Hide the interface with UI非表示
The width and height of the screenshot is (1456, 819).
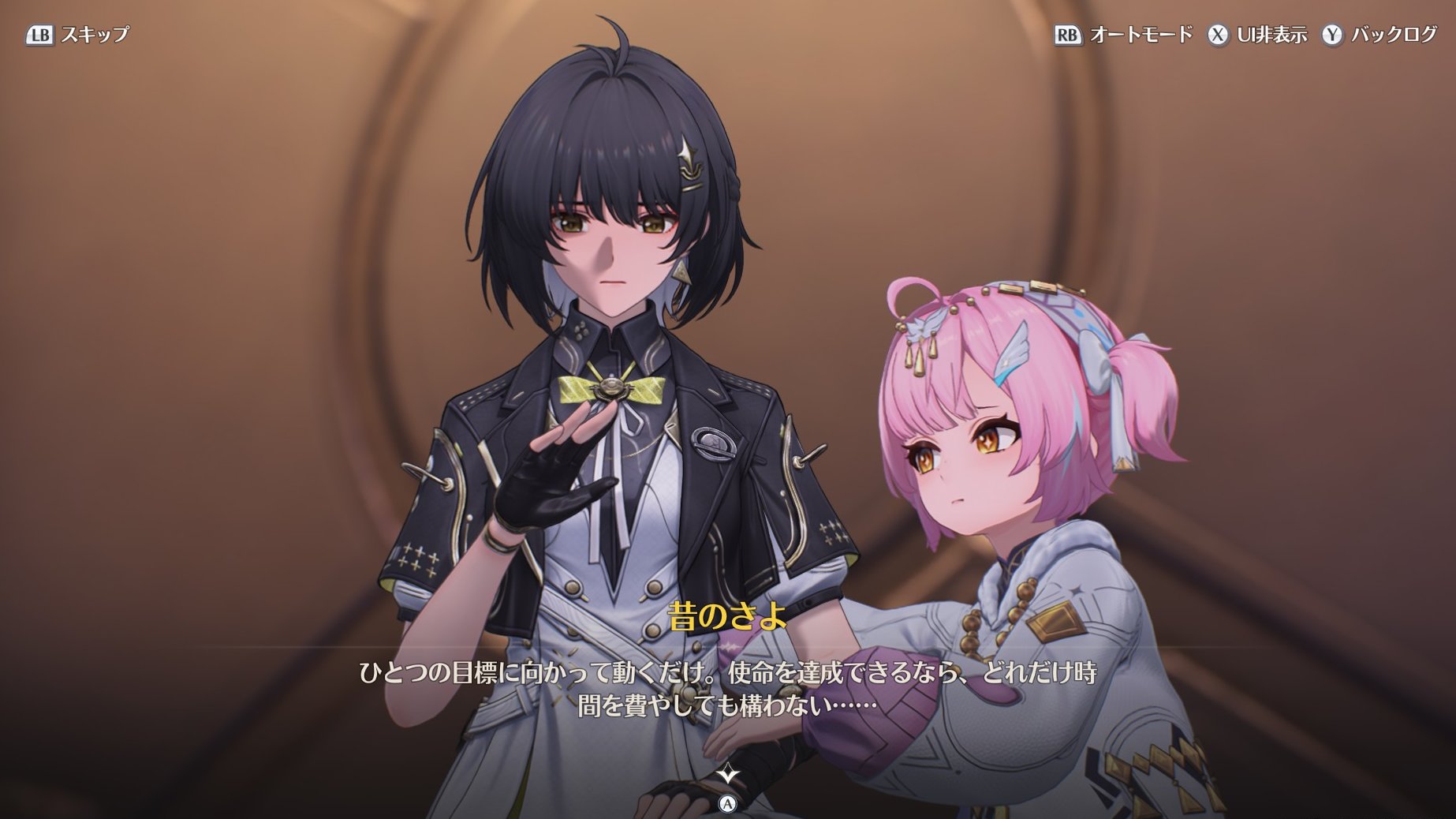point(1257,35)
